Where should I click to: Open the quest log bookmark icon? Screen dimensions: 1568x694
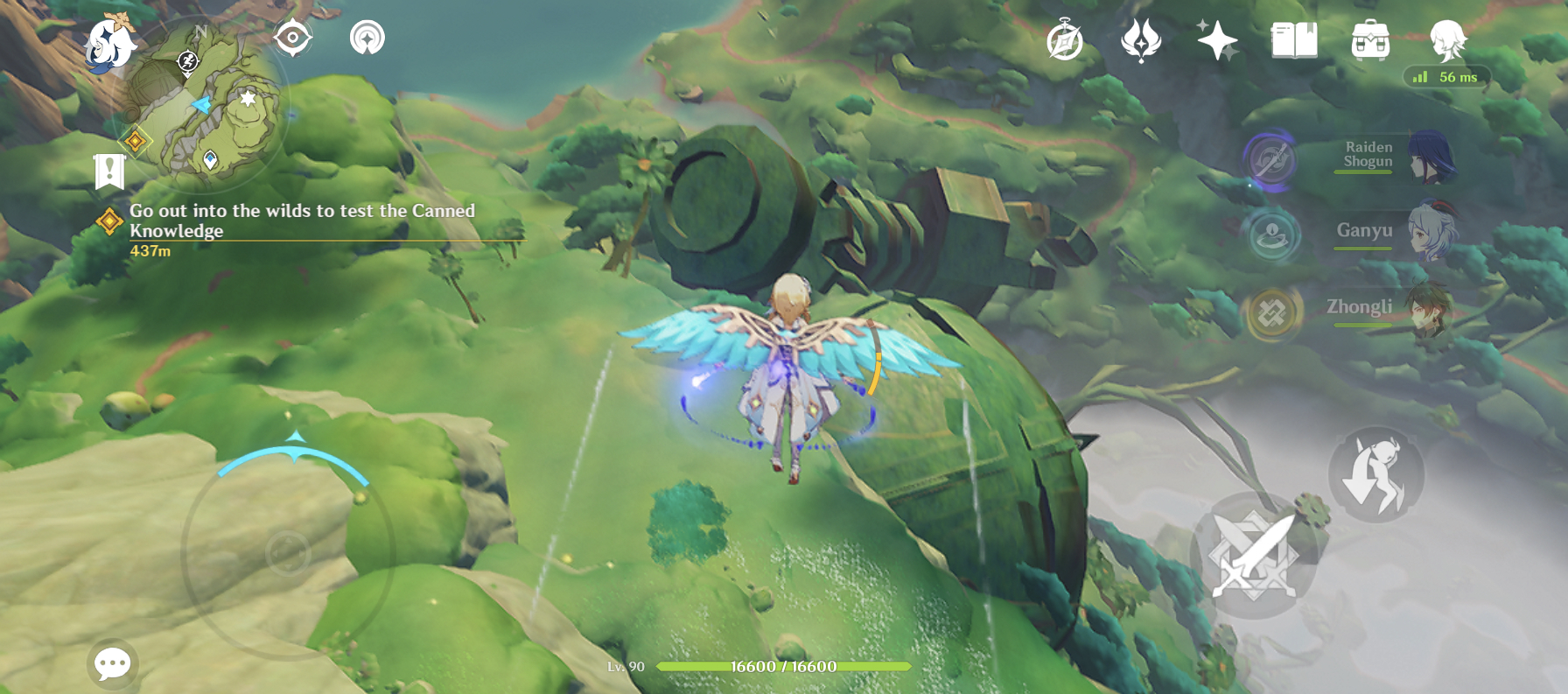(x=109, y=172)
